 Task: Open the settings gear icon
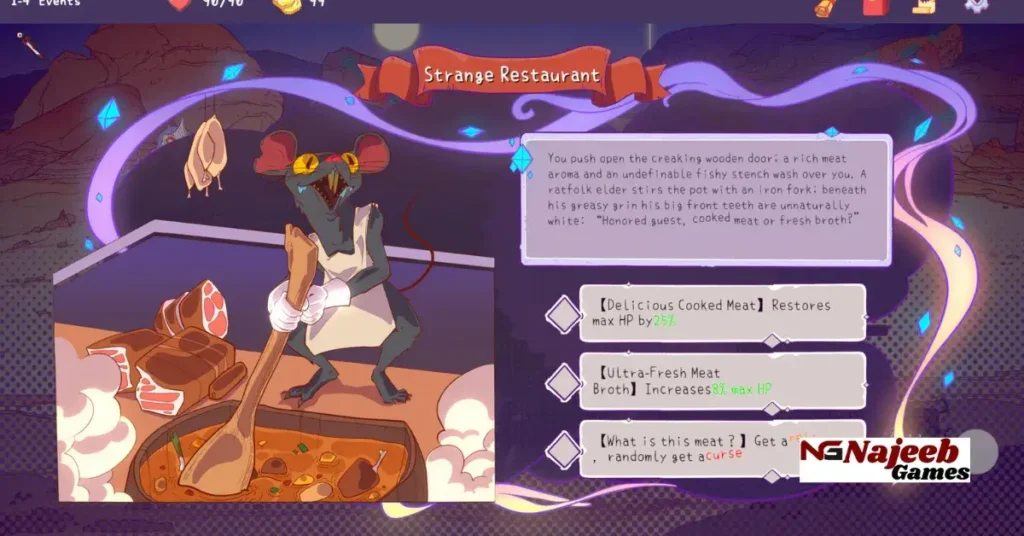(x=975, y=5)
